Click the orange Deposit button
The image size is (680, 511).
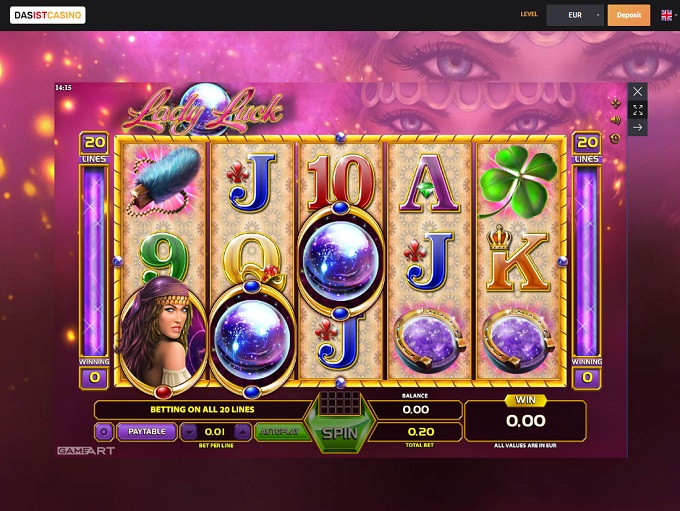click(629, 15)
